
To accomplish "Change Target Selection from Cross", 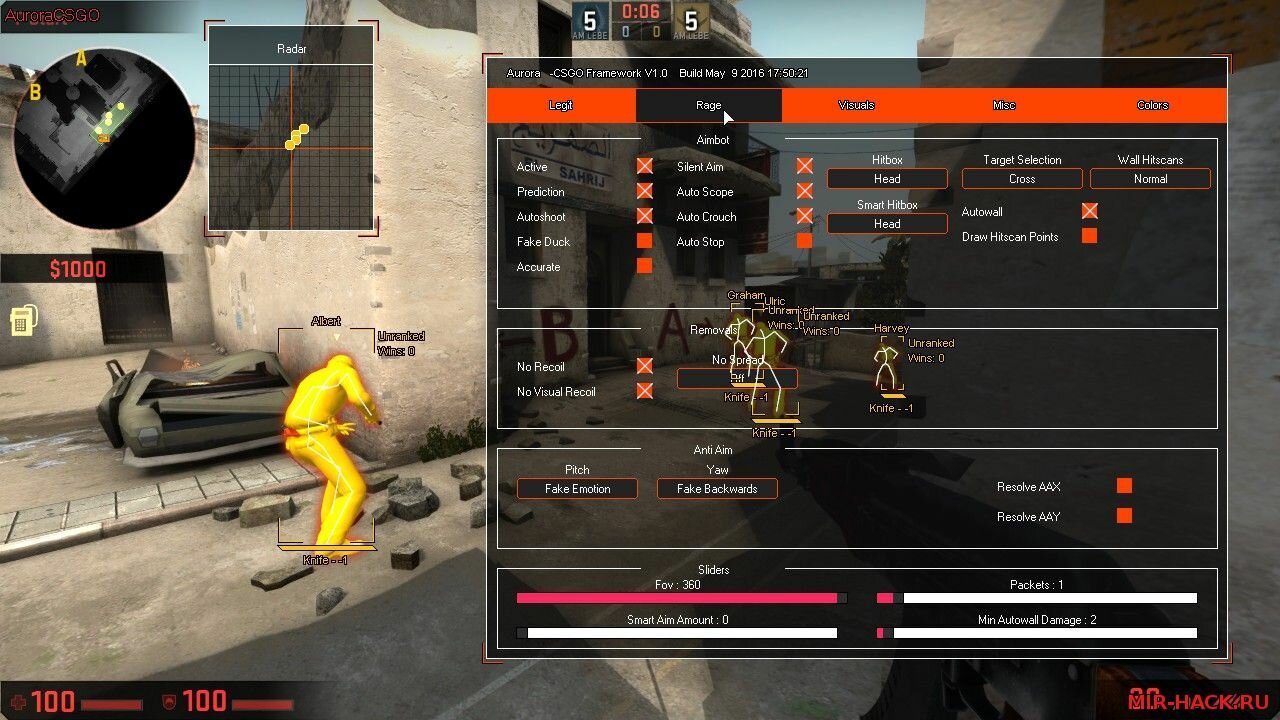I will coord(1022,179).
